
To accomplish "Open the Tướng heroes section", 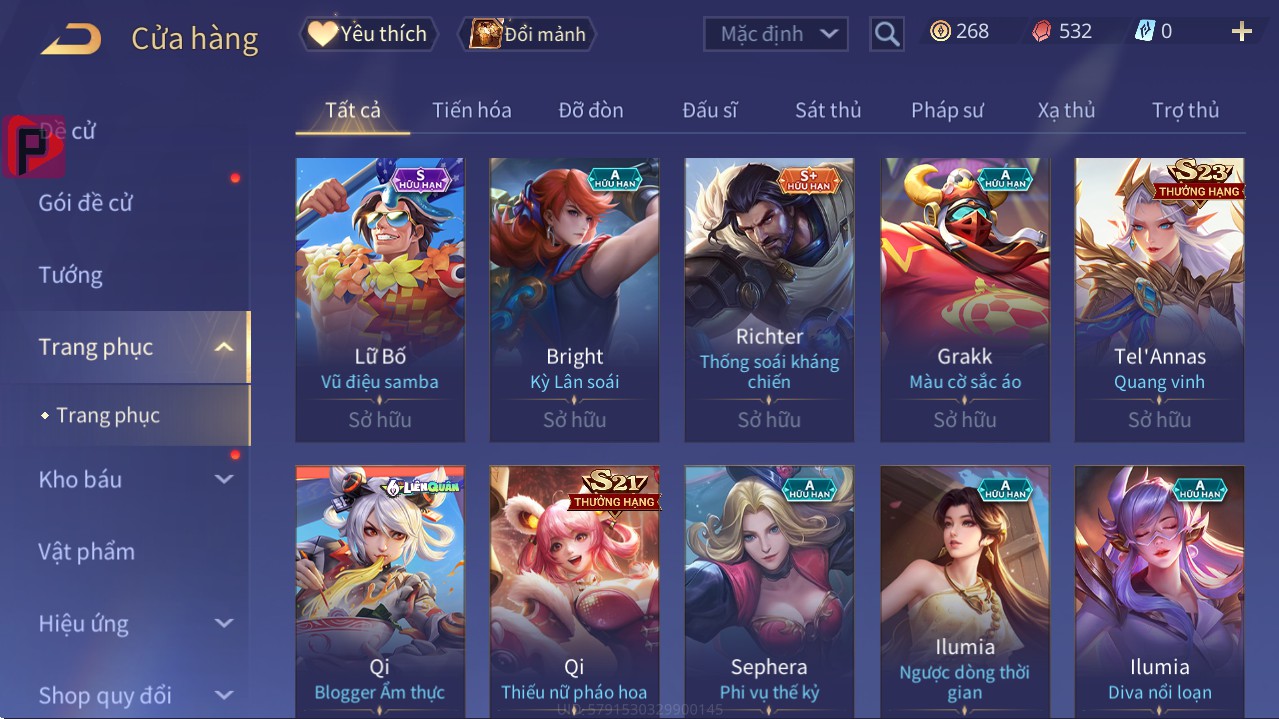I will click(x=71, y=275).
